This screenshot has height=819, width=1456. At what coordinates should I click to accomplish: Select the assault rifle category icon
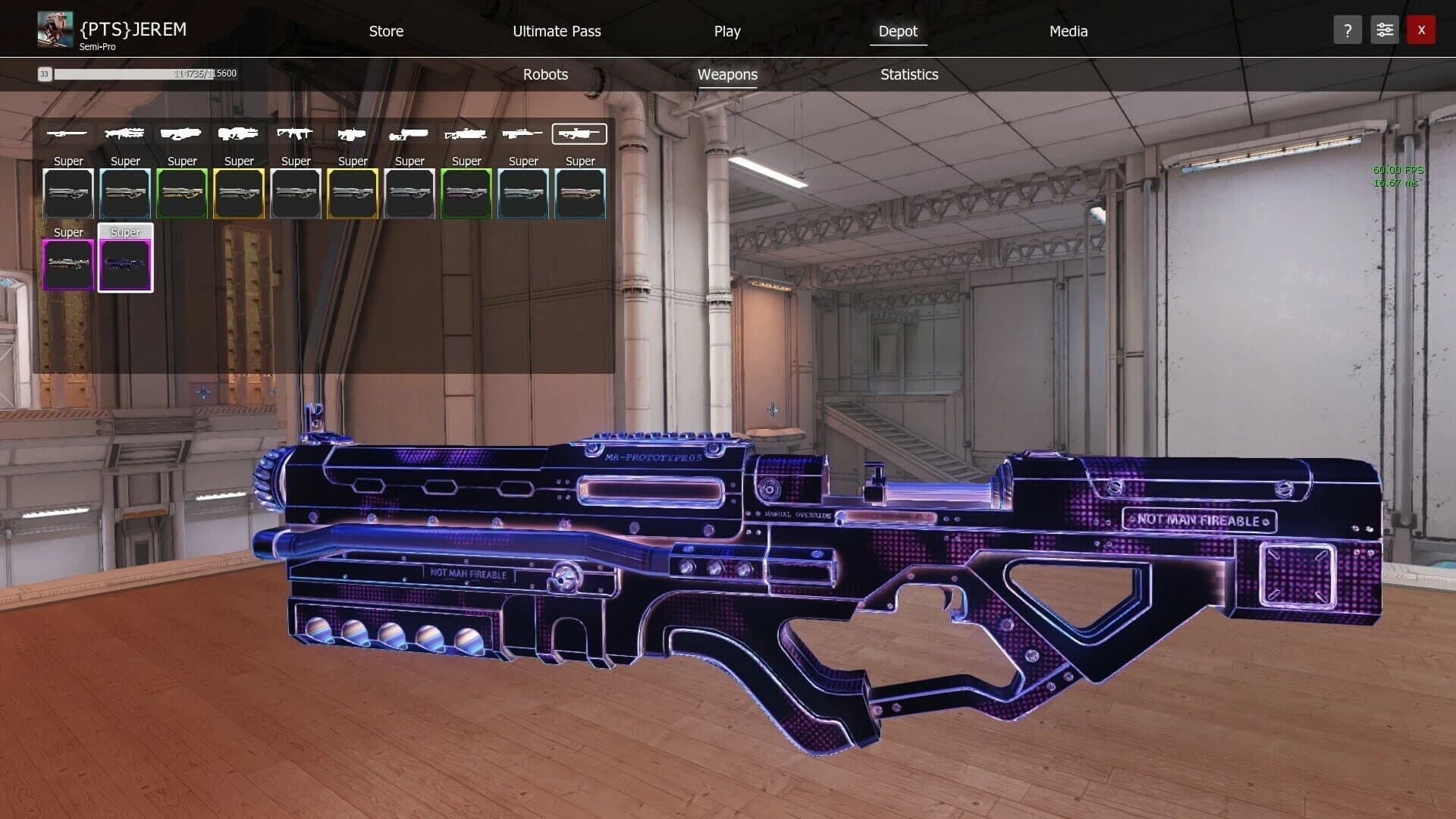(x=296, y=133)
